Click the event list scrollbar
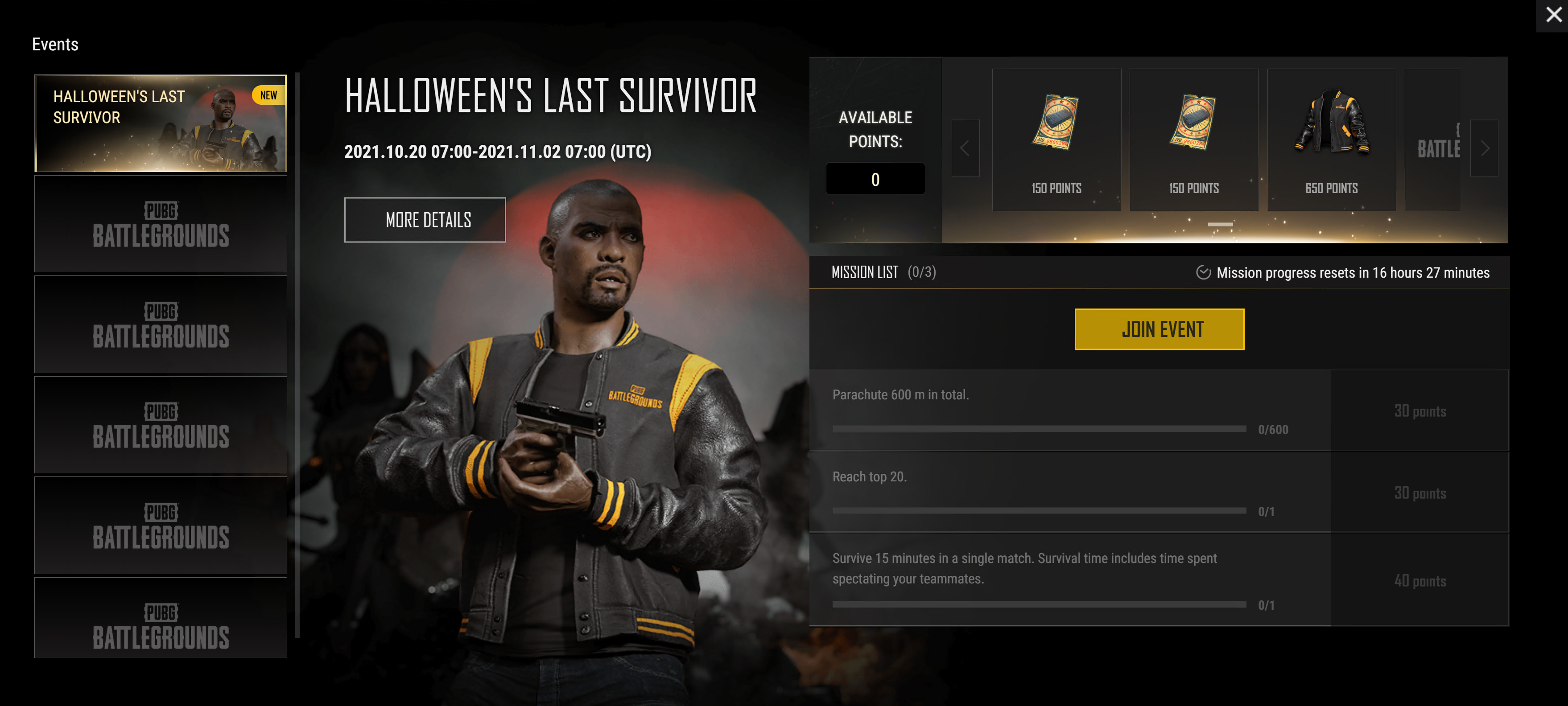The image size is (1568, 706). pos(297,355)
